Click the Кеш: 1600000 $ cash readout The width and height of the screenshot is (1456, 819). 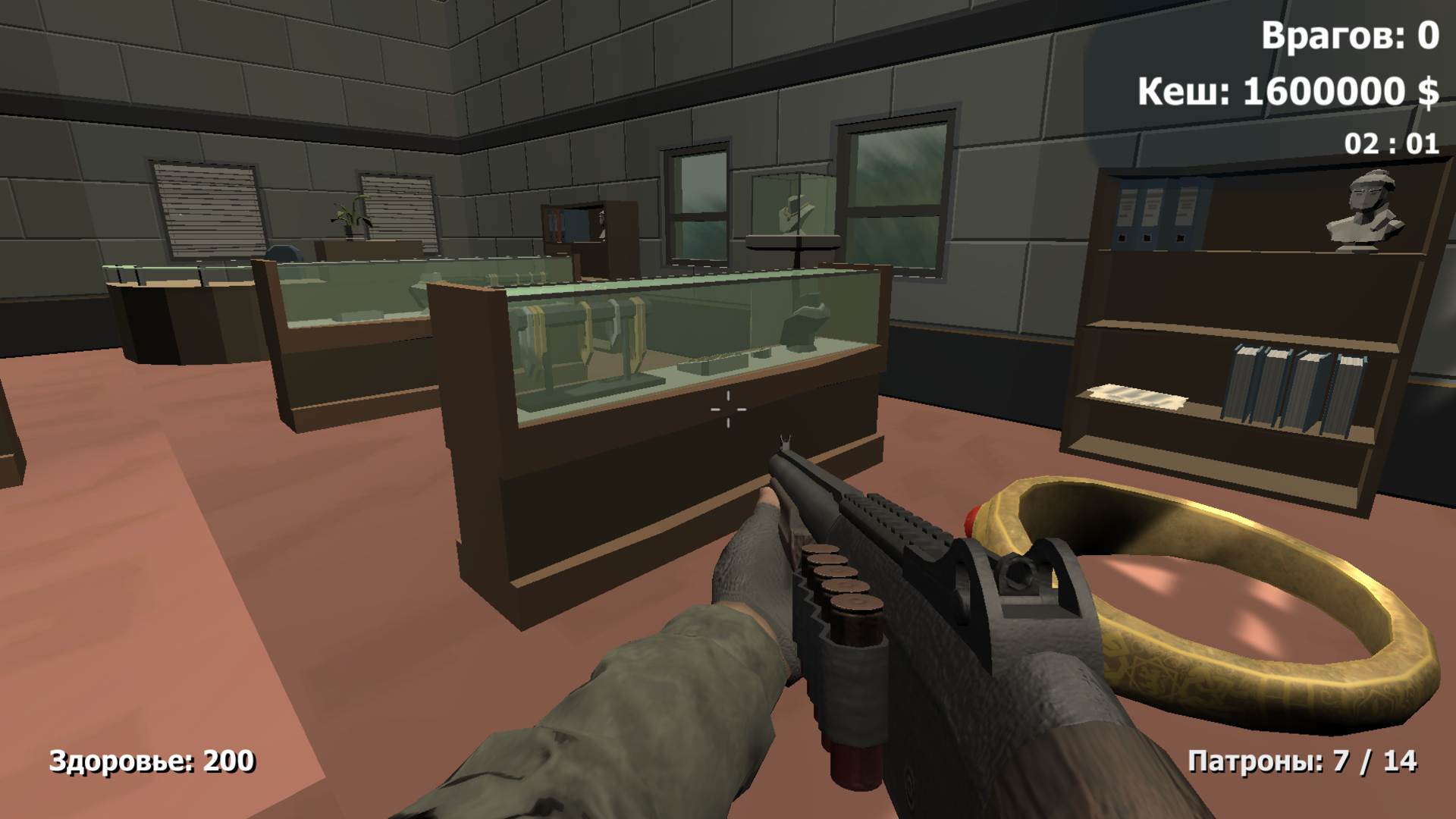[x=1289, y=93]
